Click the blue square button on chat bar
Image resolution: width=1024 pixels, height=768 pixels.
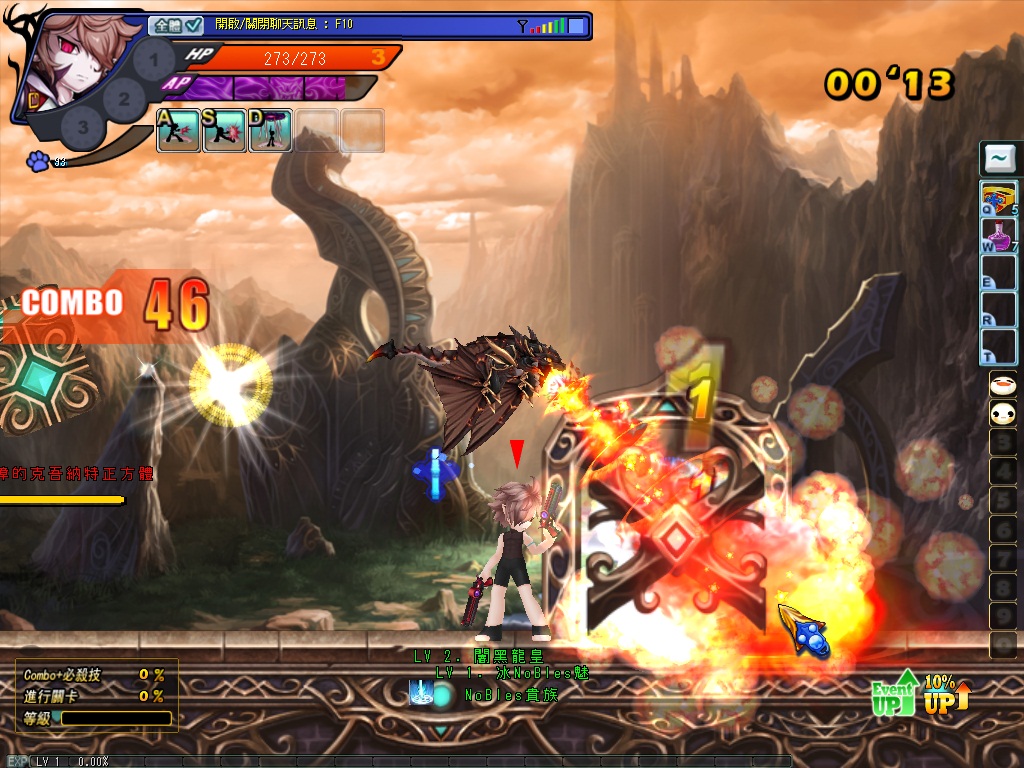576,26
